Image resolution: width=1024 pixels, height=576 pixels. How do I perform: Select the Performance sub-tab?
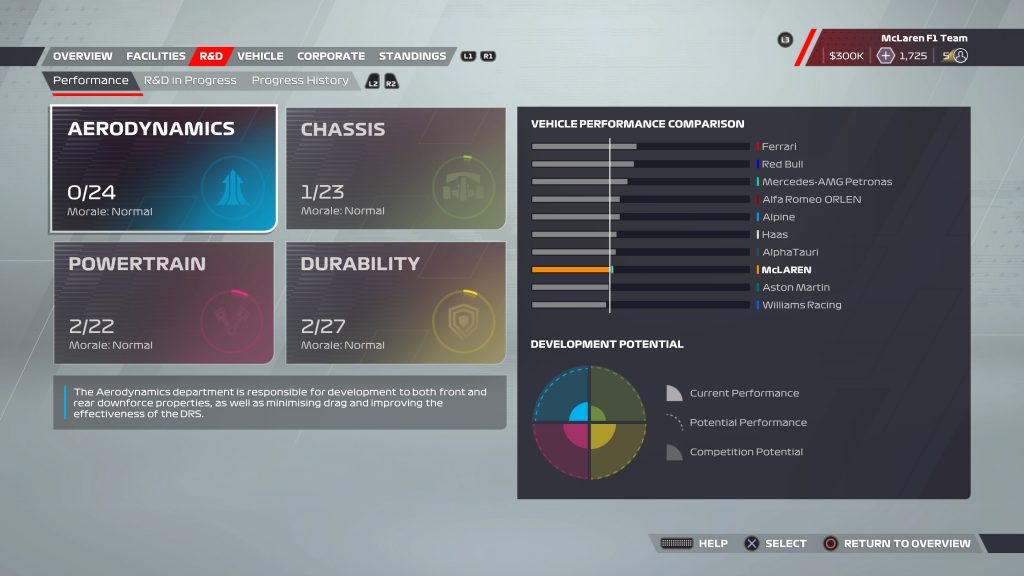[x=91, y=80]
